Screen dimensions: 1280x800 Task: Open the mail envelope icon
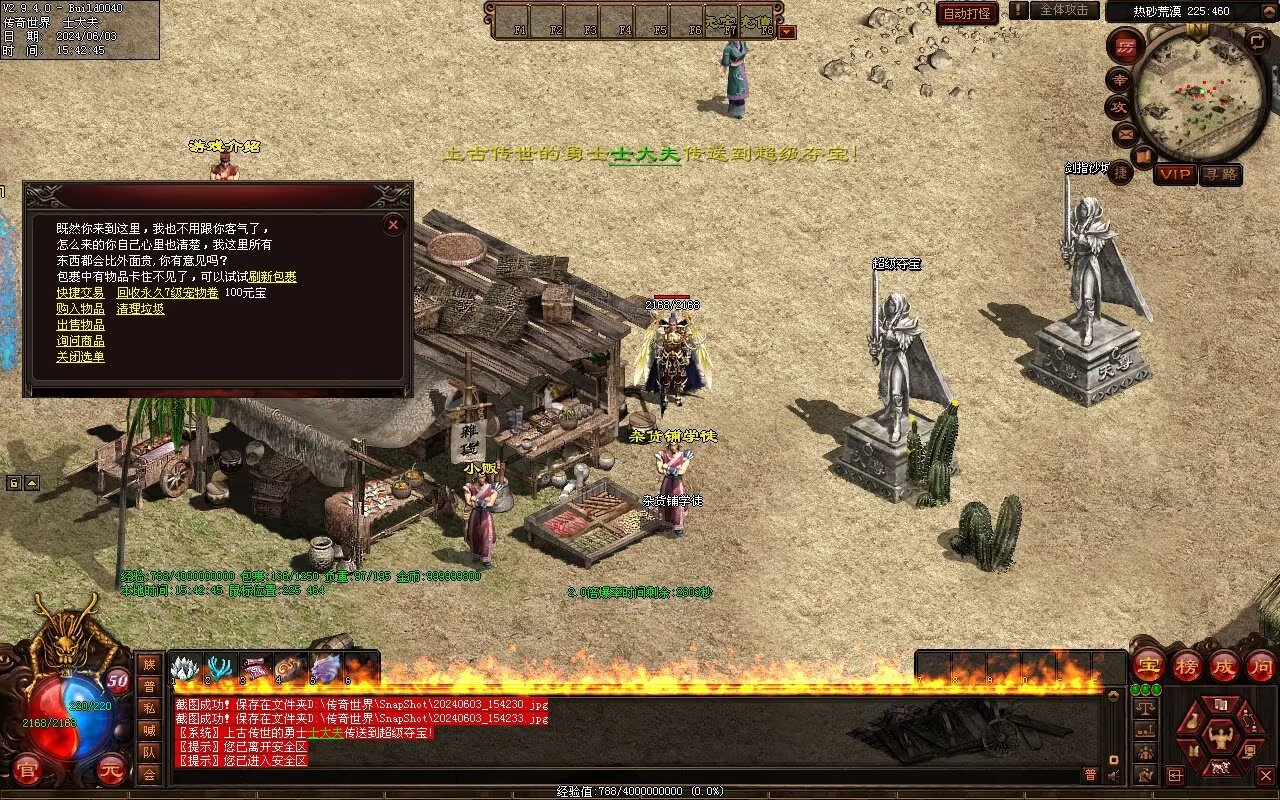pos(1126,133)
